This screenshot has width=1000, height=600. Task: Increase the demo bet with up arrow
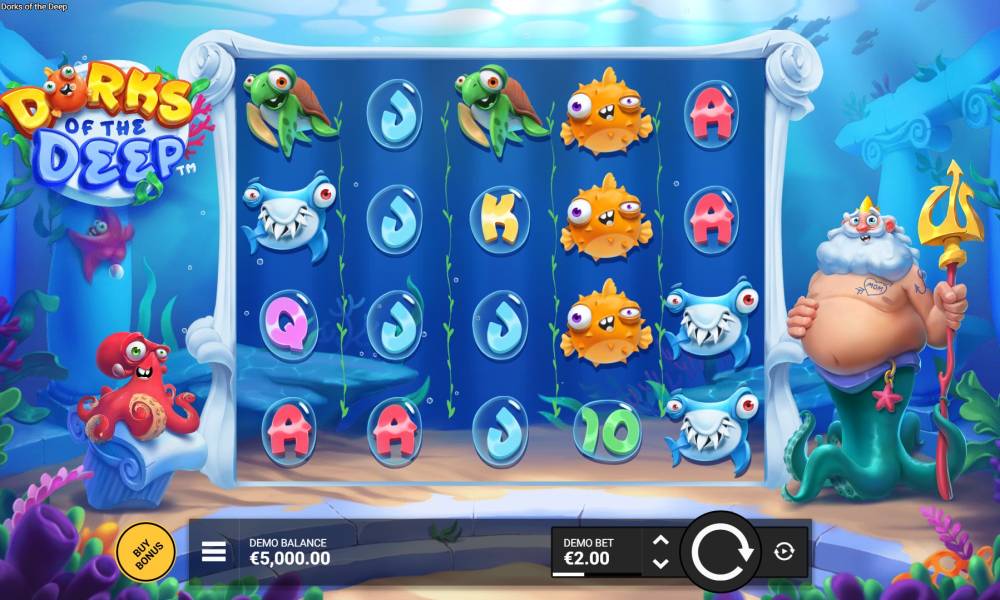[660, 540]
